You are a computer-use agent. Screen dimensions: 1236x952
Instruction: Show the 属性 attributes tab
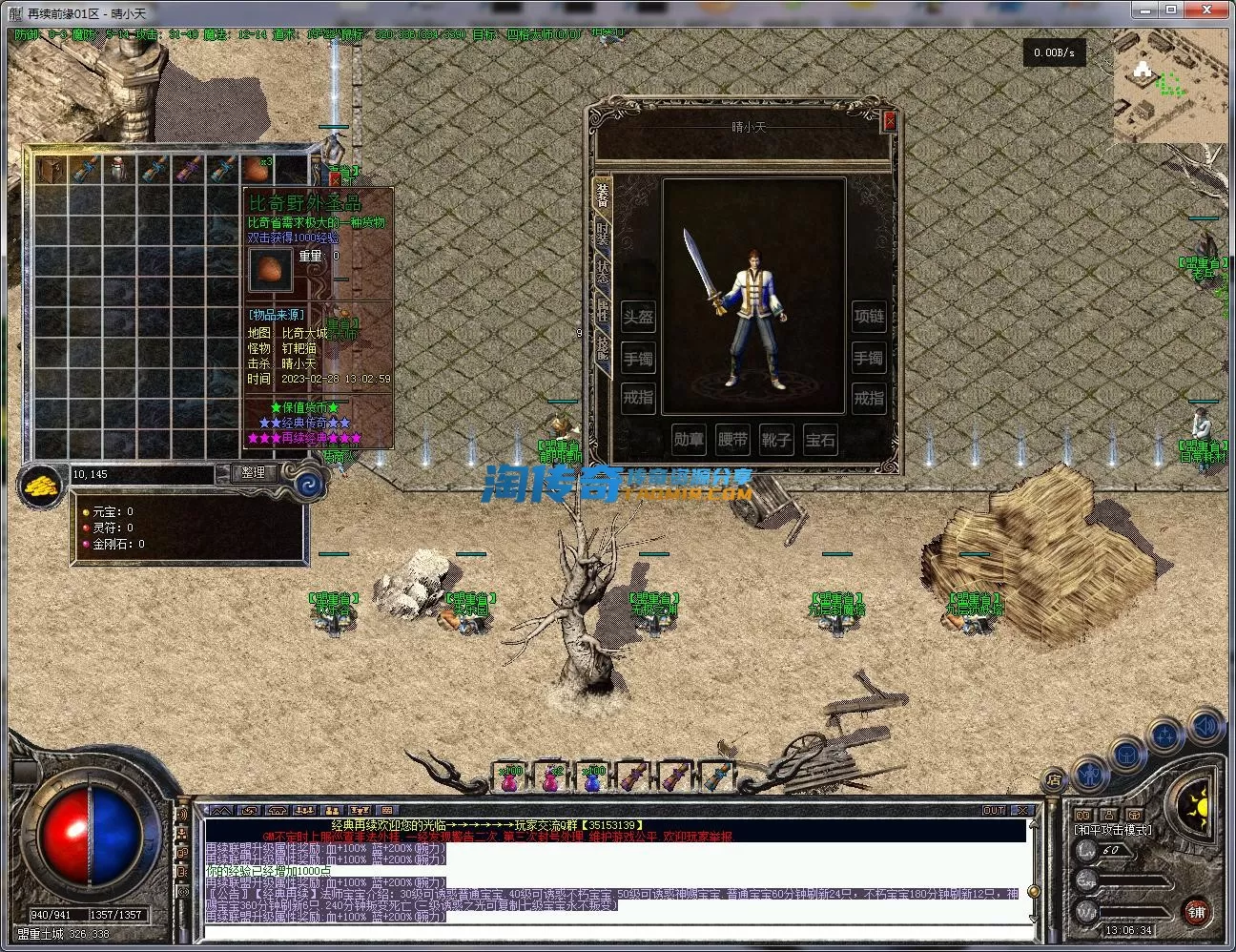click(x=603, y=309)
